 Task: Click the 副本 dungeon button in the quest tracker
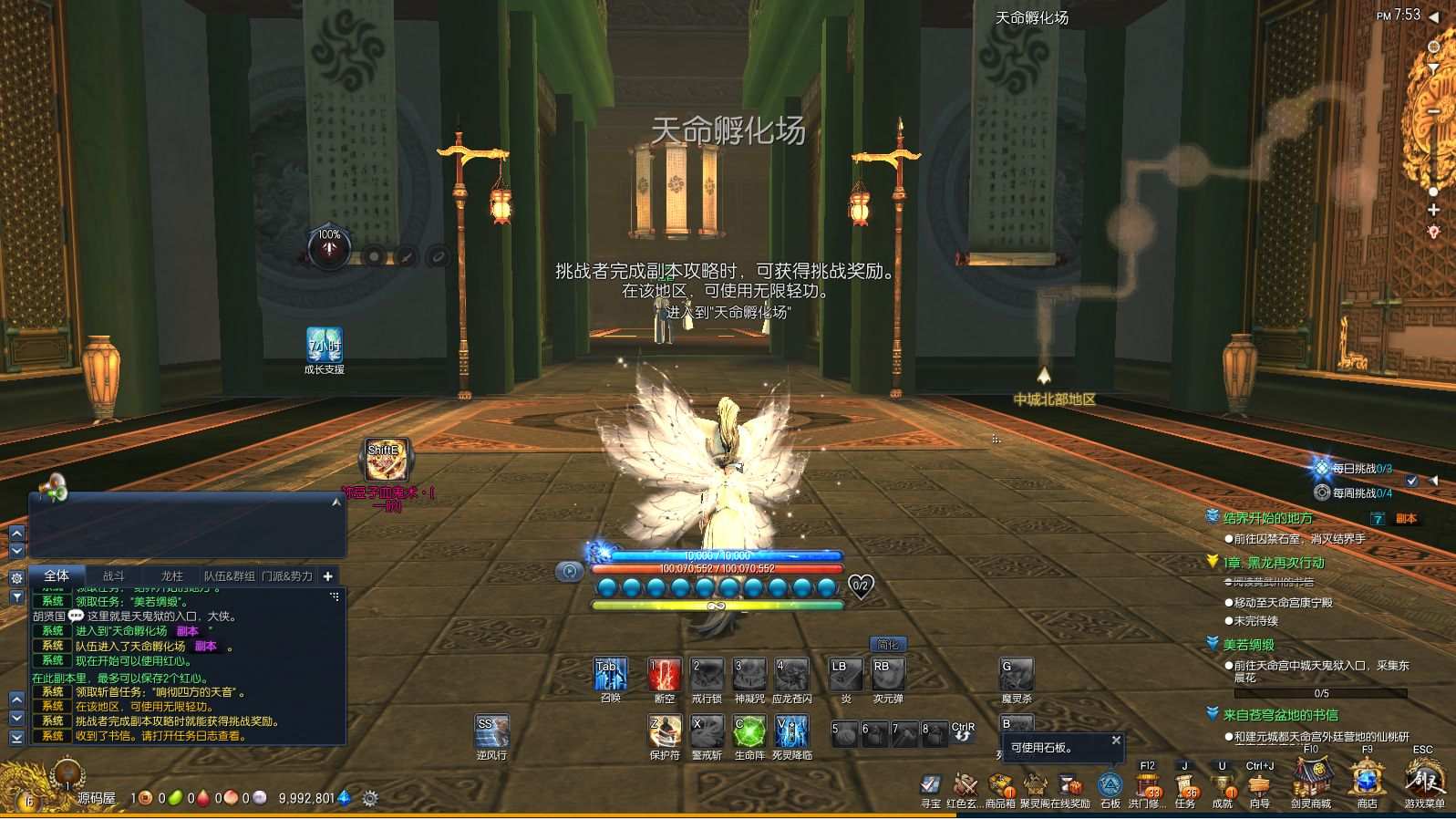[x=1406, y=517]
